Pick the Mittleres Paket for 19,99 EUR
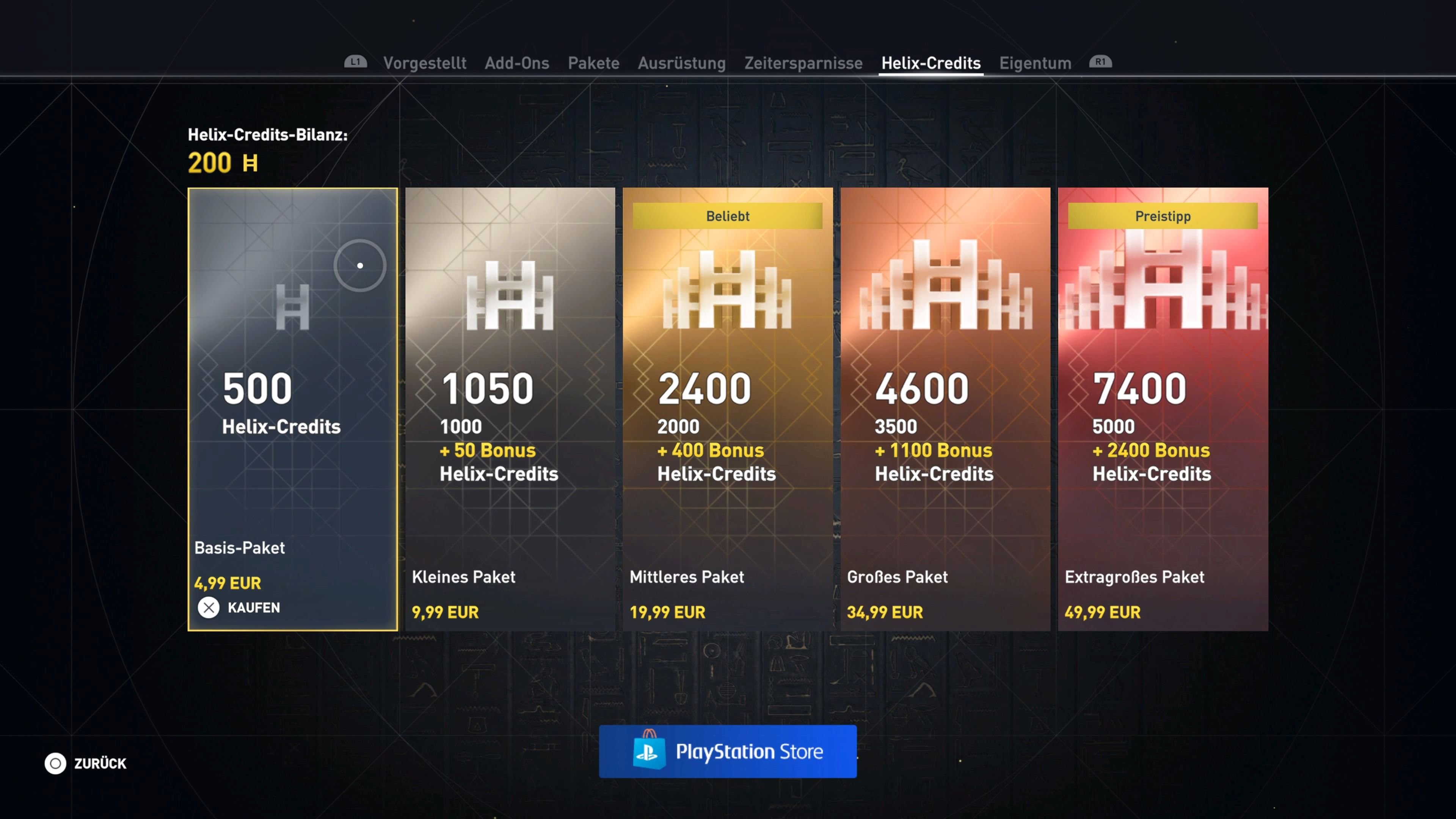 click(728, 409)
